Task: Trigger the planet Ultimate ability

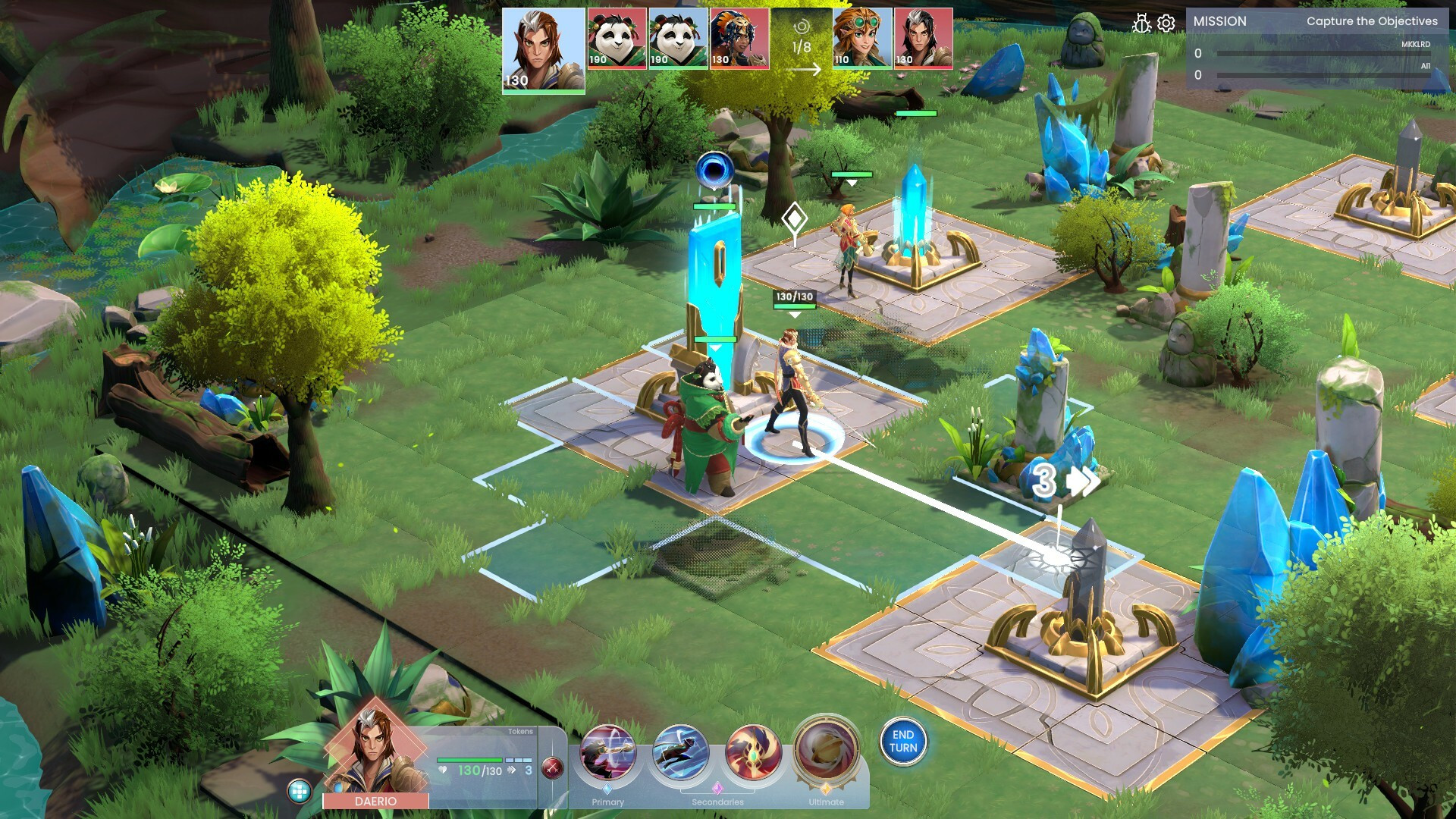Action: click(826, 751)
